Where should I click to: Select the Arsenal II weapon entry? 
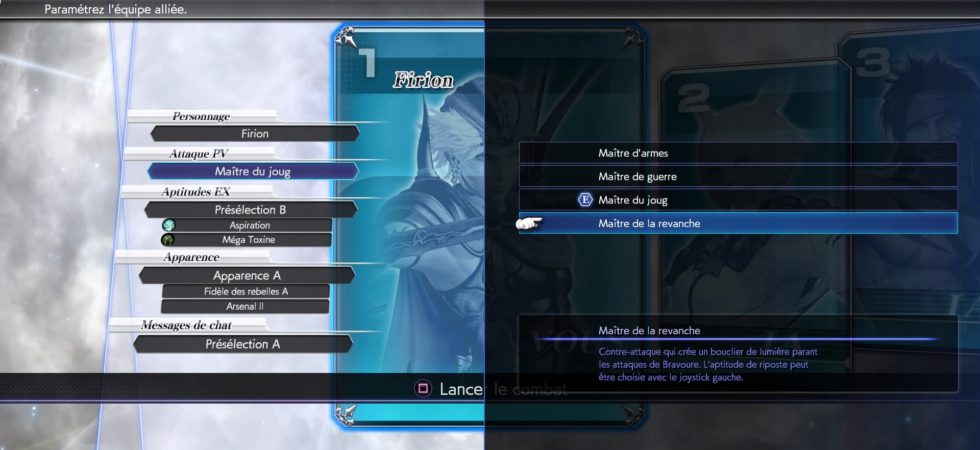pos(246,306)
